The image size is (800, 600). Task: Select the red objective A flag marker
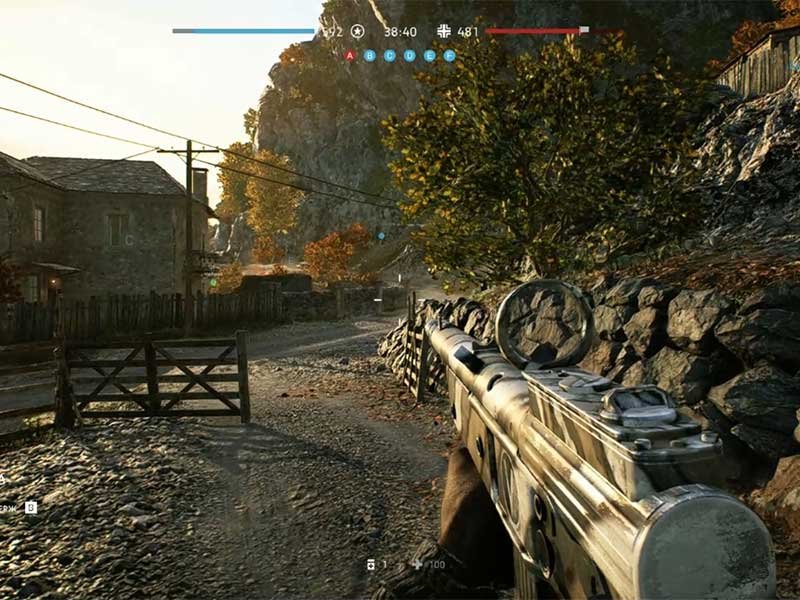pyautogui.click(x=350, y=56)
